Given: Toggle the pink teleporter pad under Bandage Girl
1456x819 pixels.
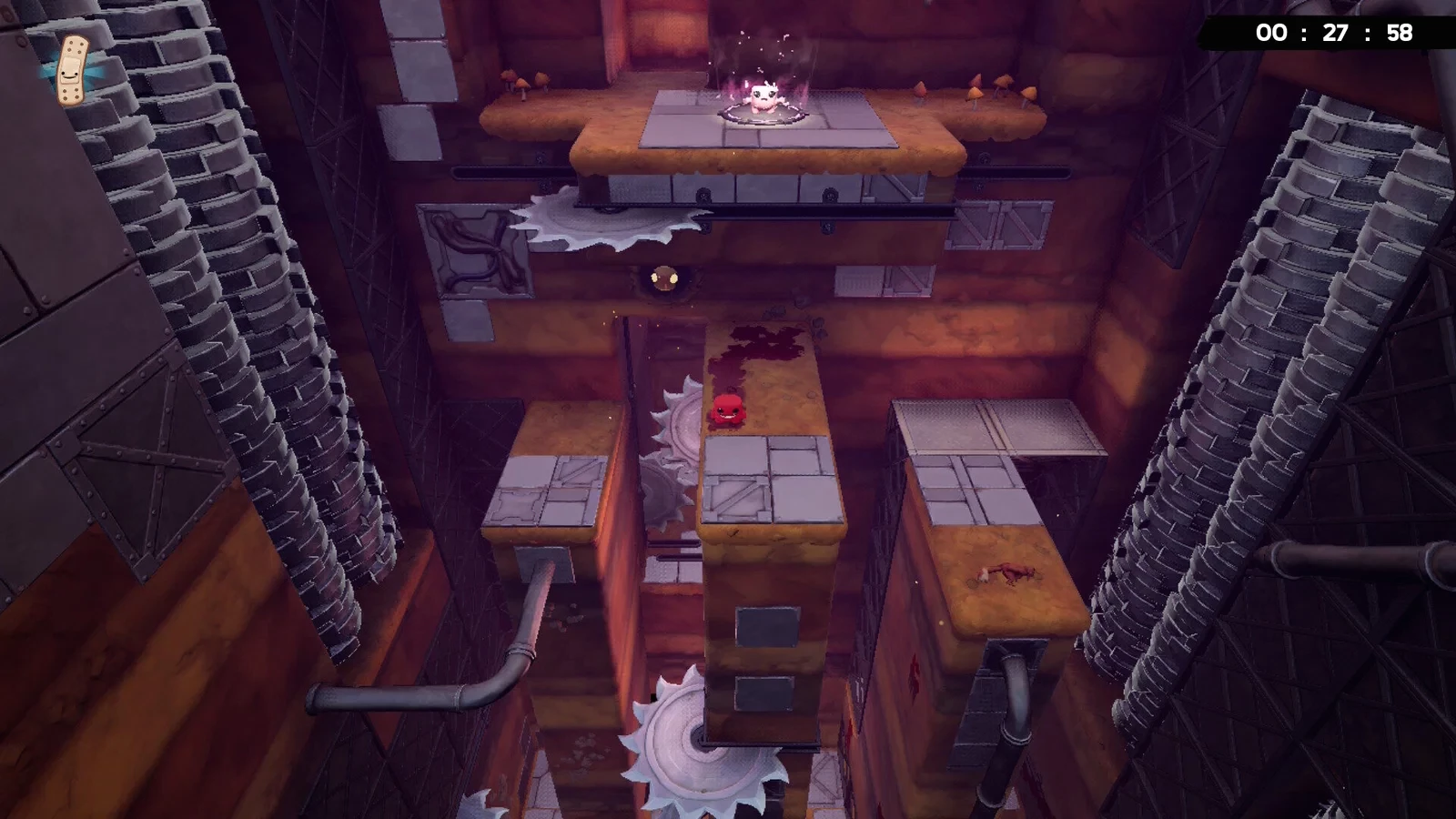Looking at the screenshot, I should point(763,116).
